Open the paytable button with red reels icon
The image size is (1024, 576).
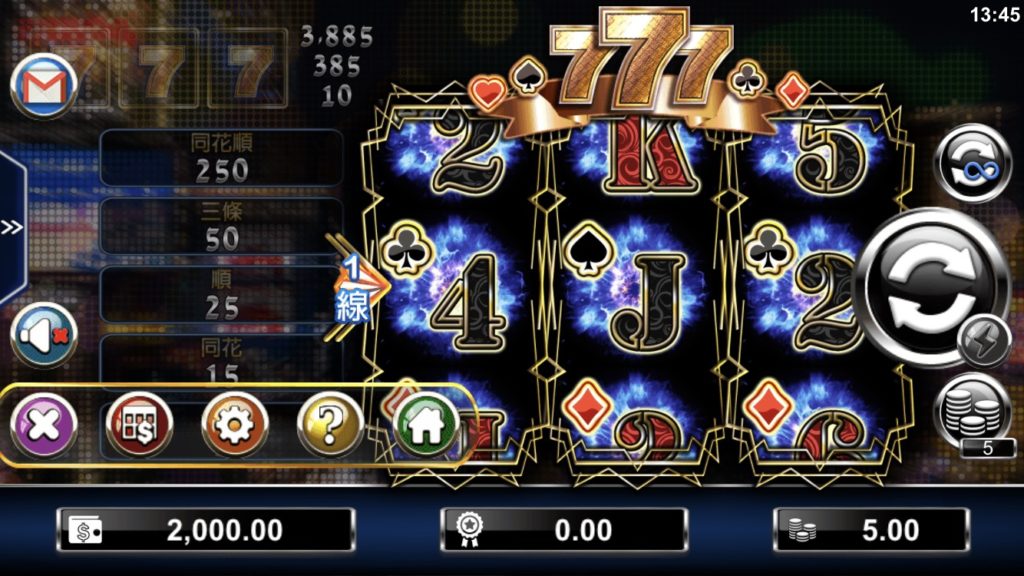coord(139,426)
